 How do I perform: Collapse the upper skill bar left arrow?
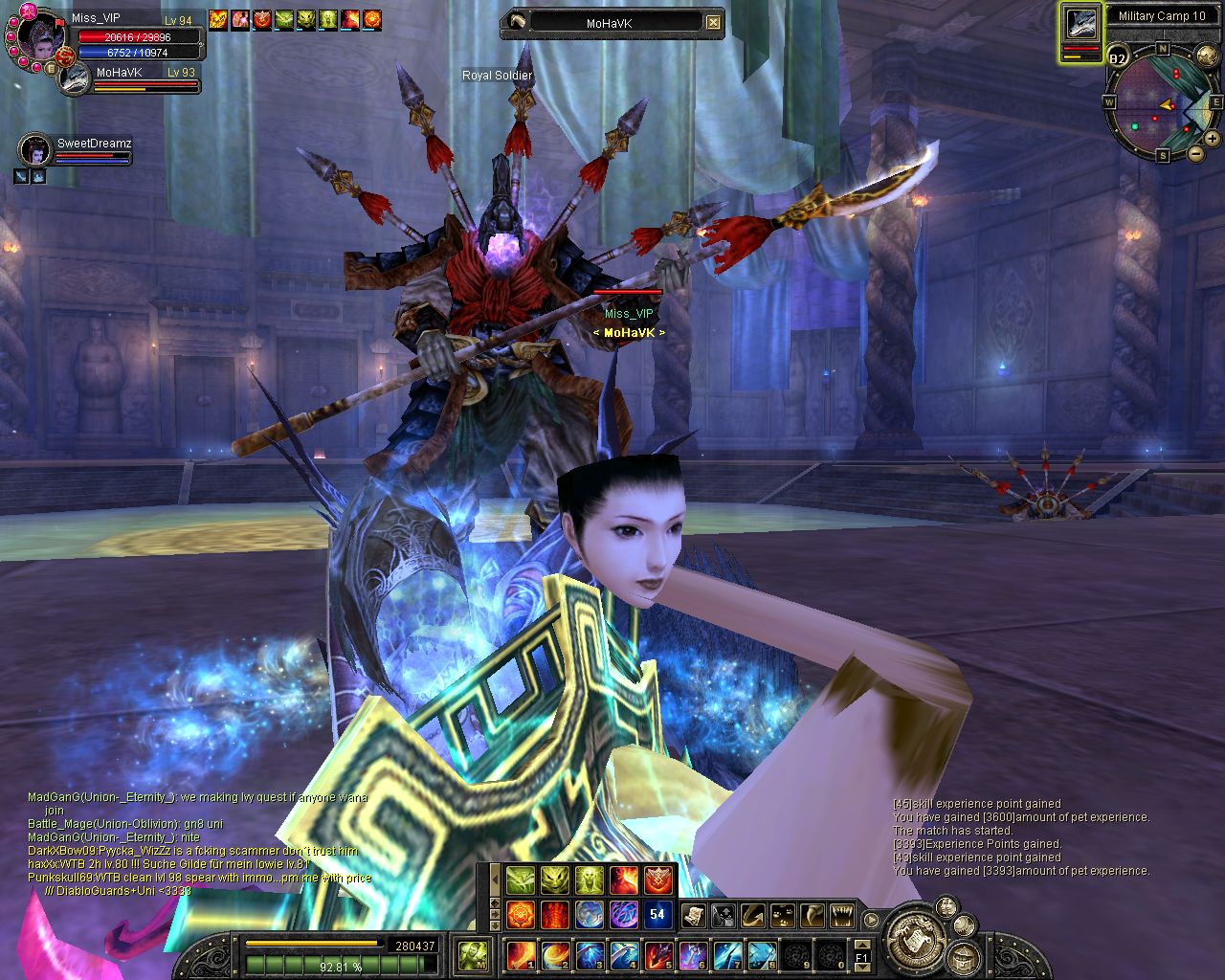coord(494,879)
